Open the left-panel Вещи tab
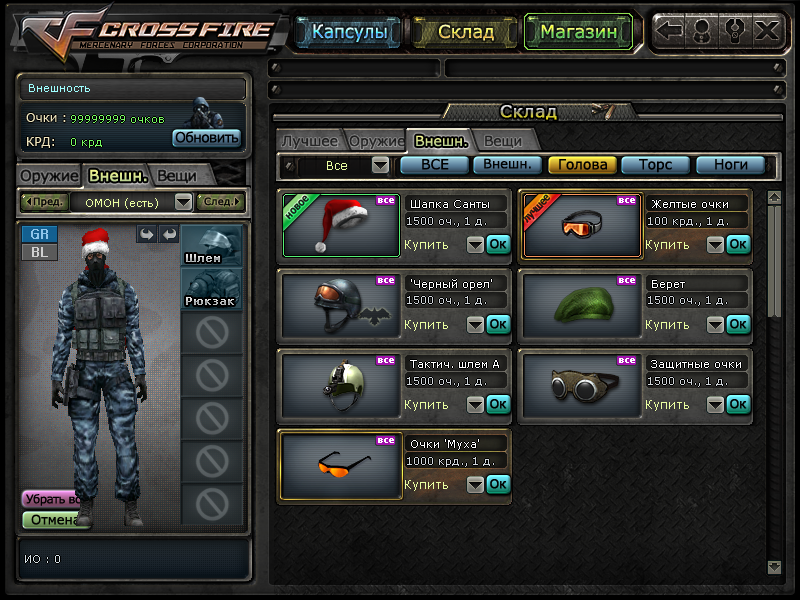The width and height of the screenshot is (800, 600). coord(176,175)
